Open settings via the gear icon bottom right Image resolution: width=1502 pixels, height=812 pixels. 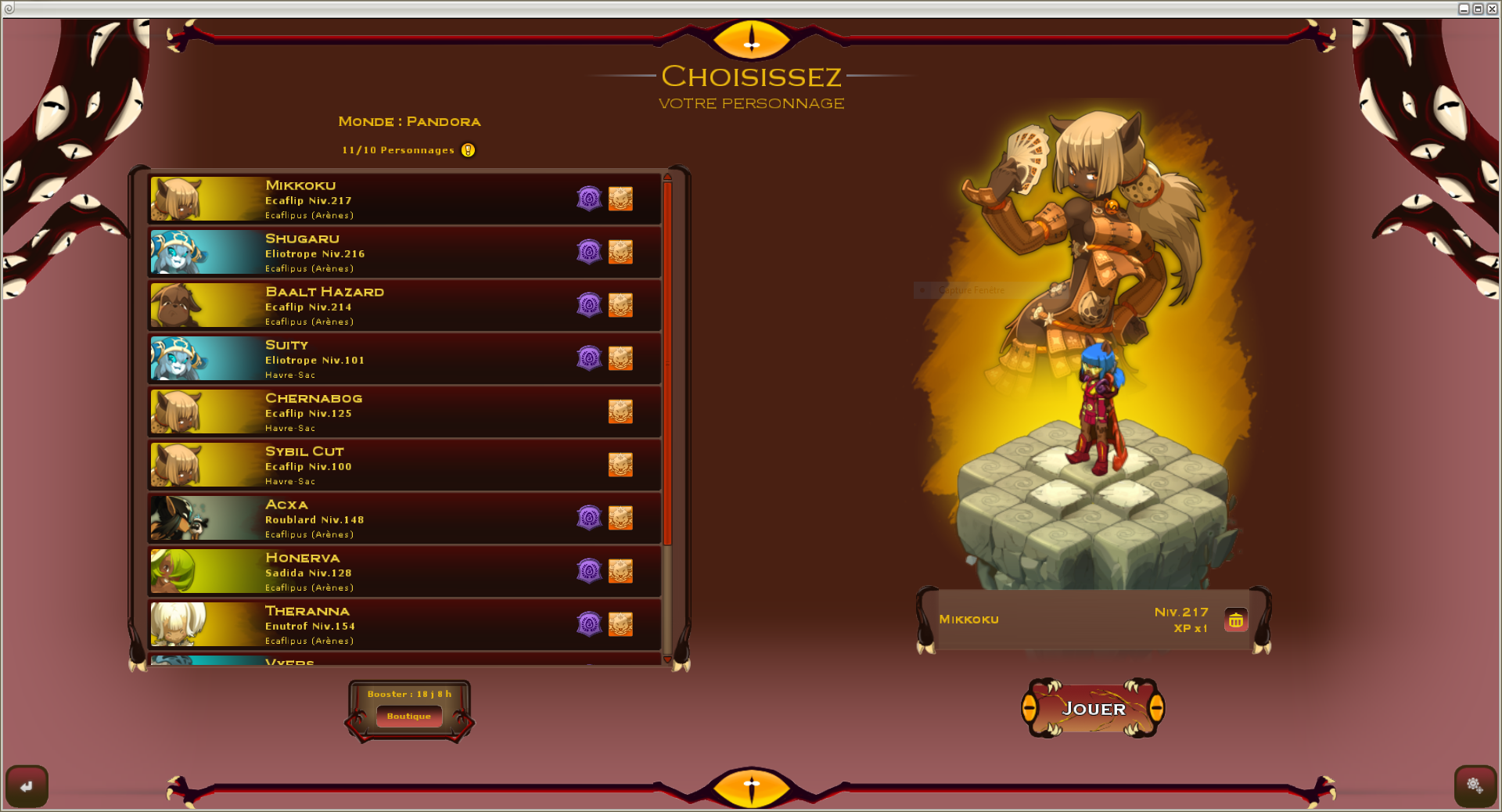coord(1474,787)
